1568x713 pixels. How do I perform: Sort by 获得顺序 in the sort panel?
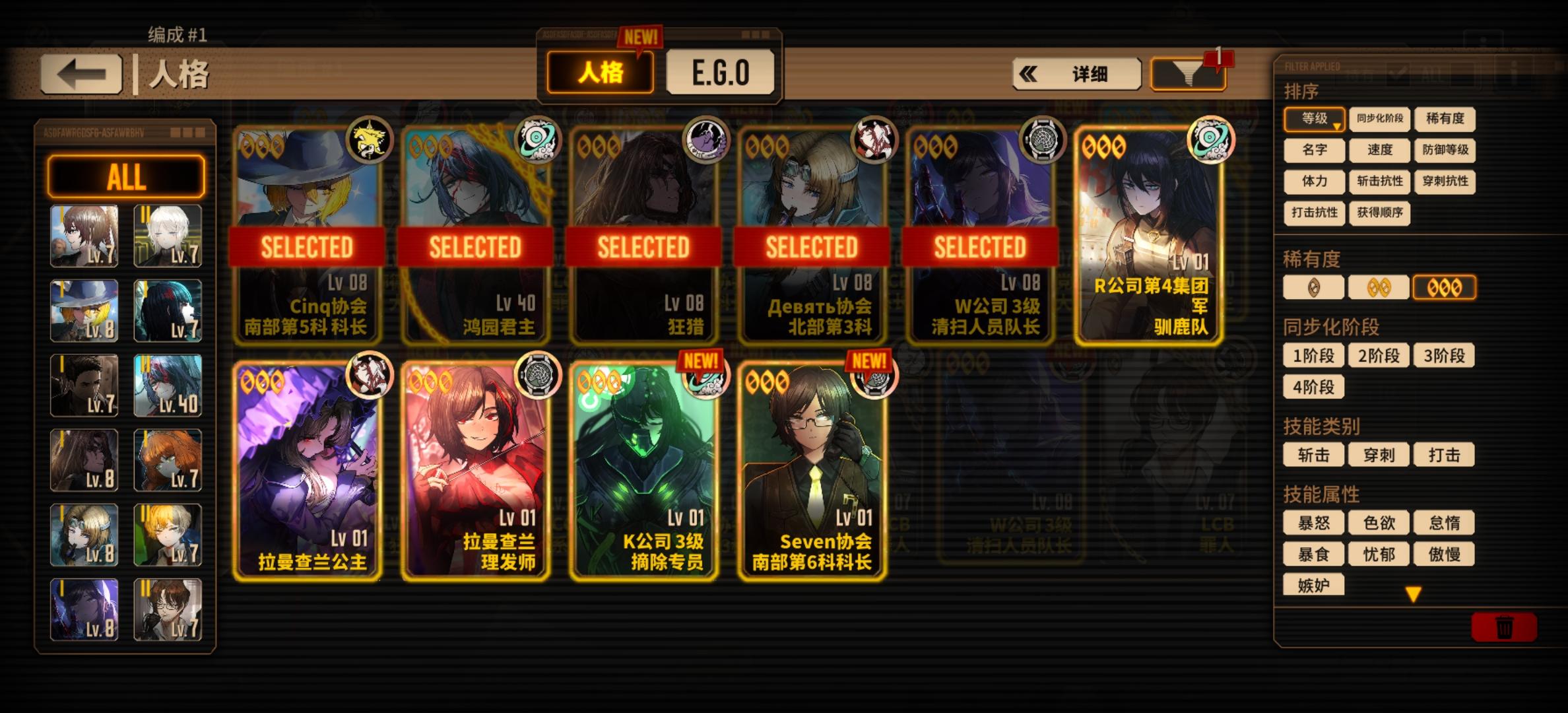[1379, 214]
